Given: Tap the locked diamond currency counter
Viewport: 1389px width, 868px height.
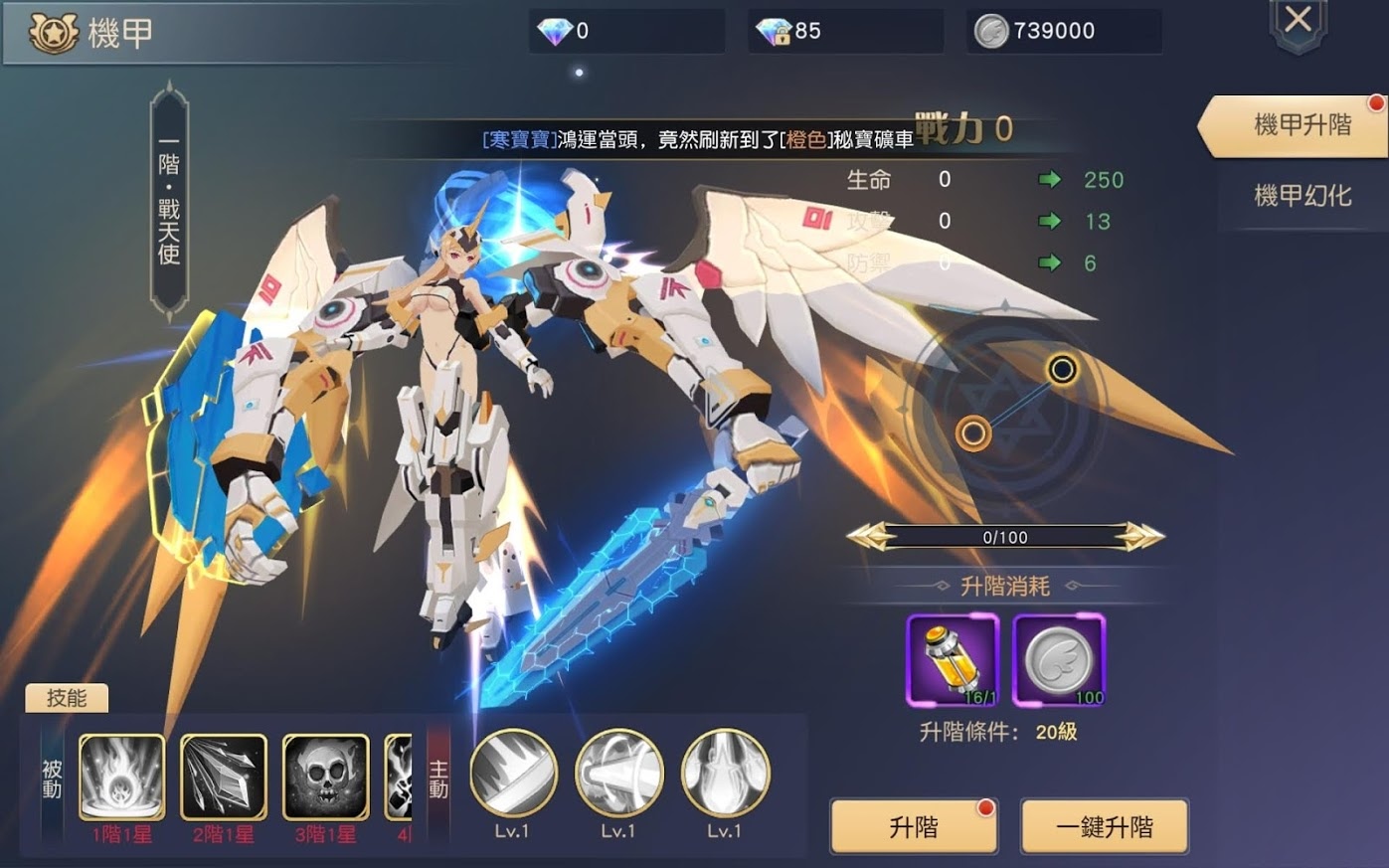Looking at the screenshot, I should 845,31.
